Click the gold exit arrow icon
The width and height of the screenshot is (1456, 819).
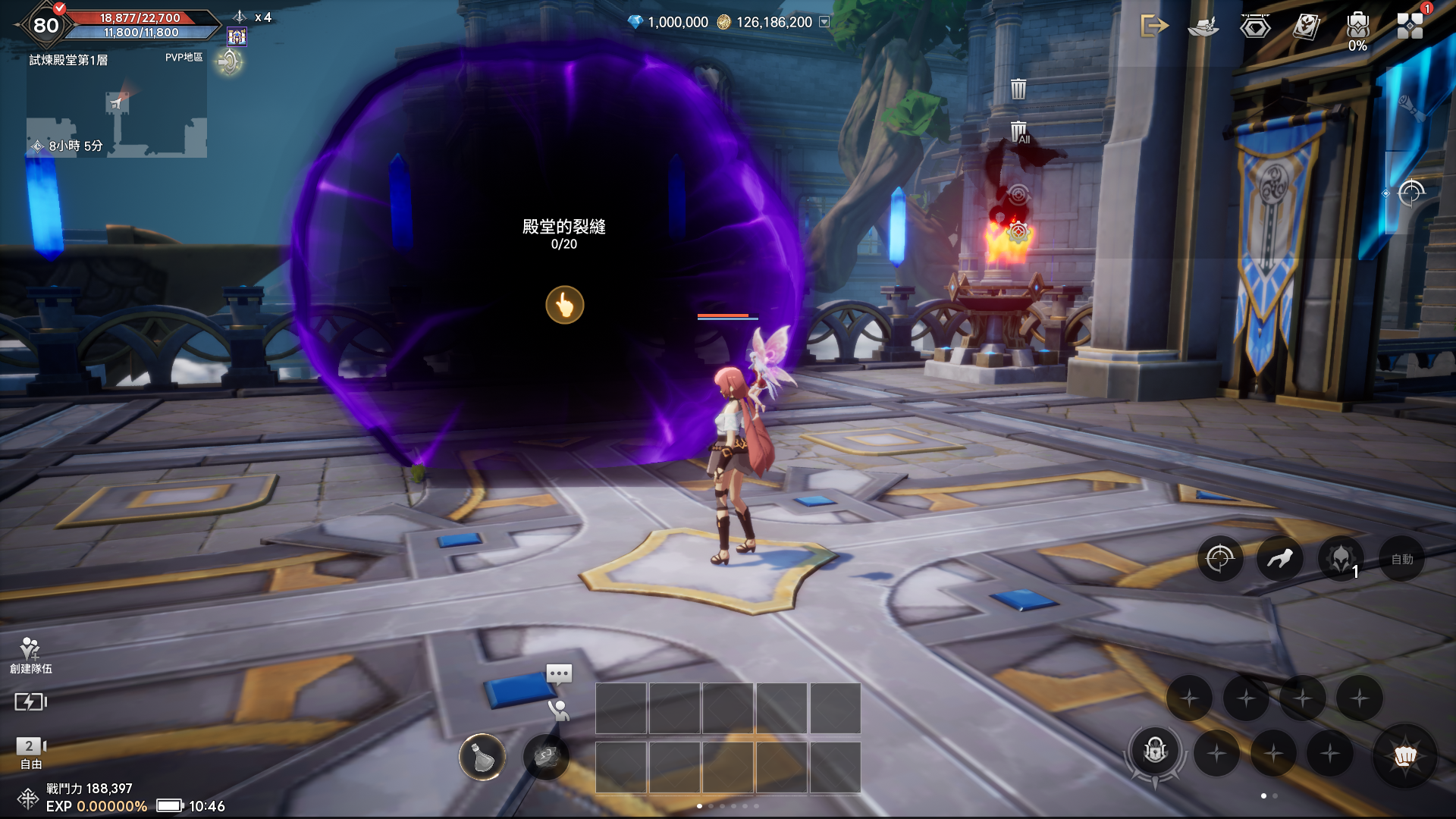(x=1154, y=26)
